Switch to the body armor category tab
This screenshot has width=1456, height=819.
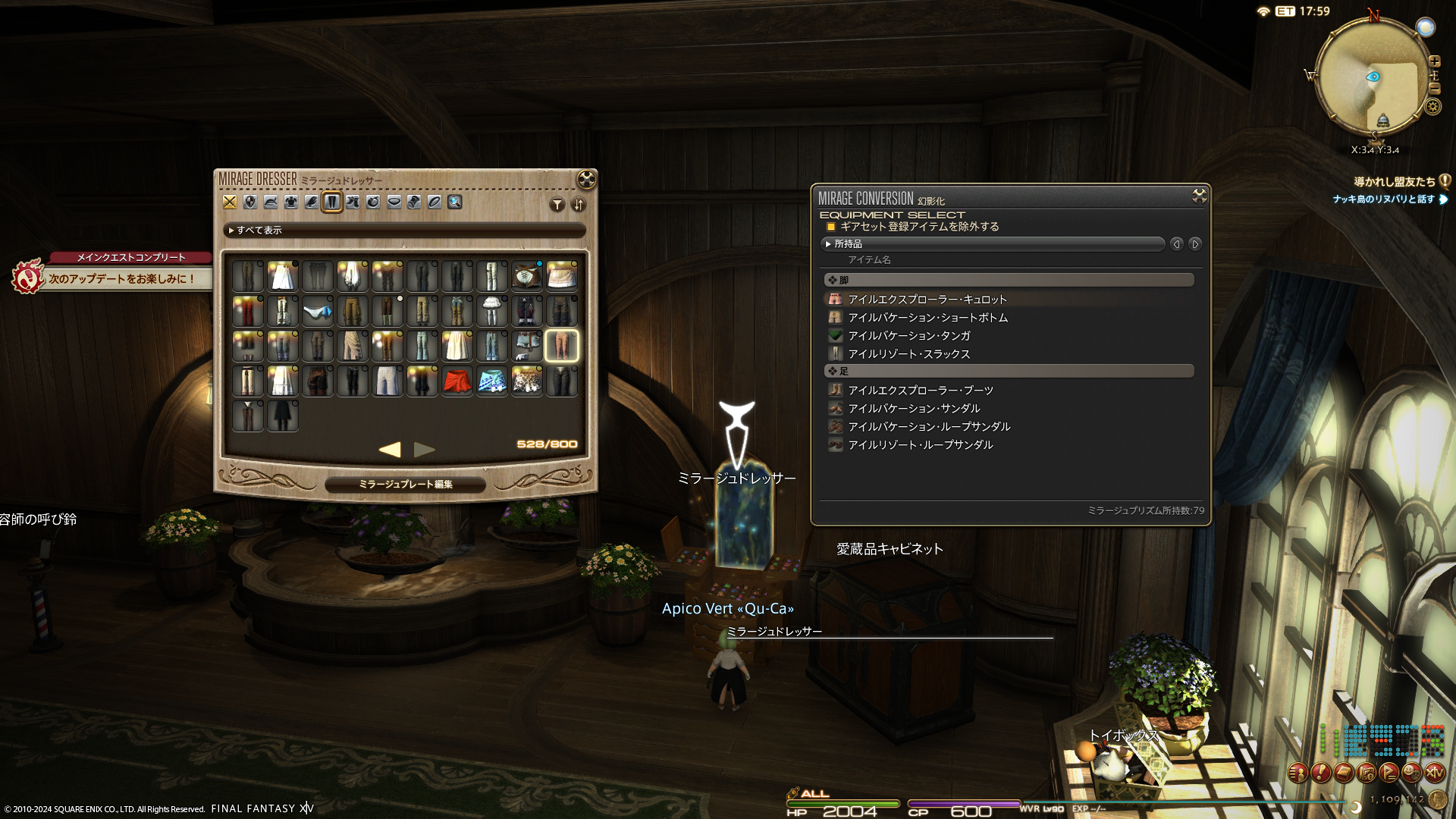[291, 202]
